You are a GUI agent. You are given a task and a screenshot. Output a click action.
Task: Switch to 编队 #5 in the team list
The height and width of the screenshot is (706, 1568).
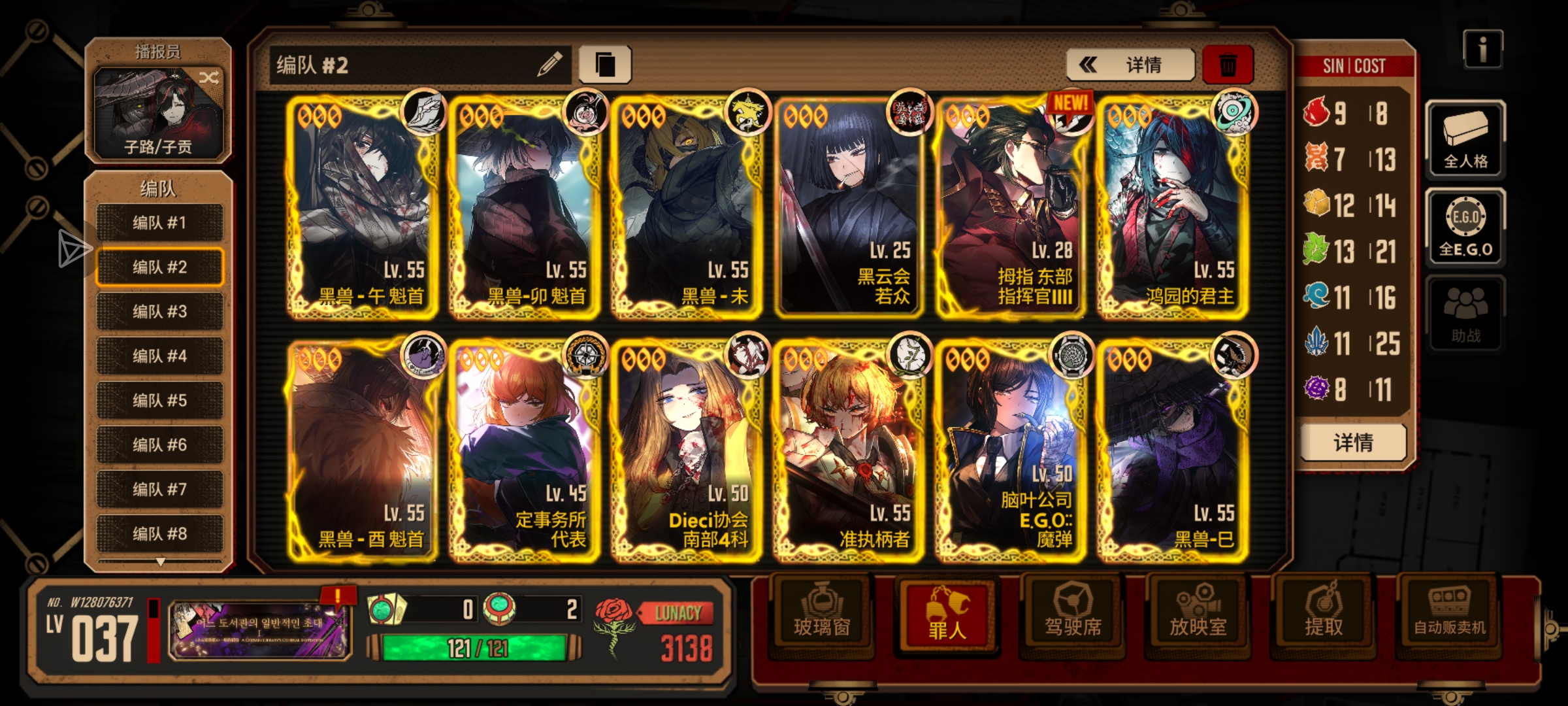[159, 400]
